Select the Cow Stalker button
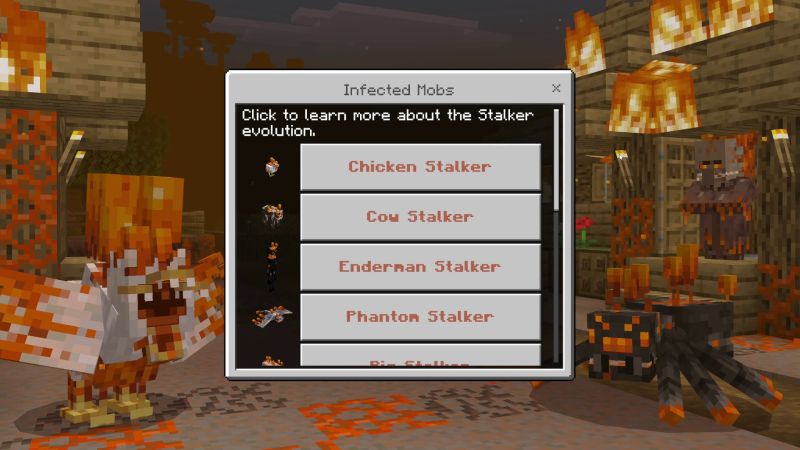The image size is (800, 450). [420, 217]
